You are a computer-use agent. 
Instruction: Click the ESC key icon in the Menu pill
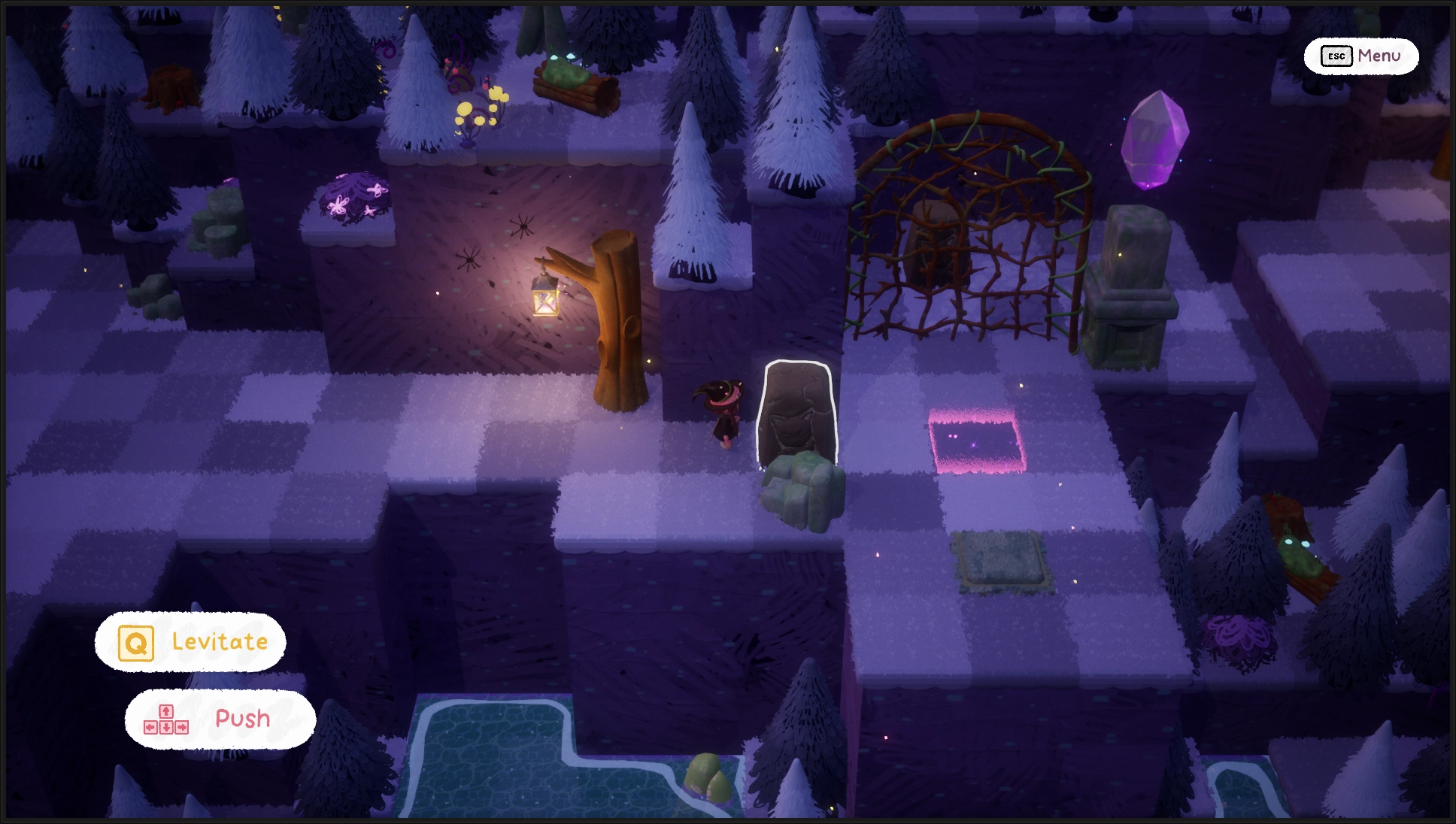[1336, 56]
